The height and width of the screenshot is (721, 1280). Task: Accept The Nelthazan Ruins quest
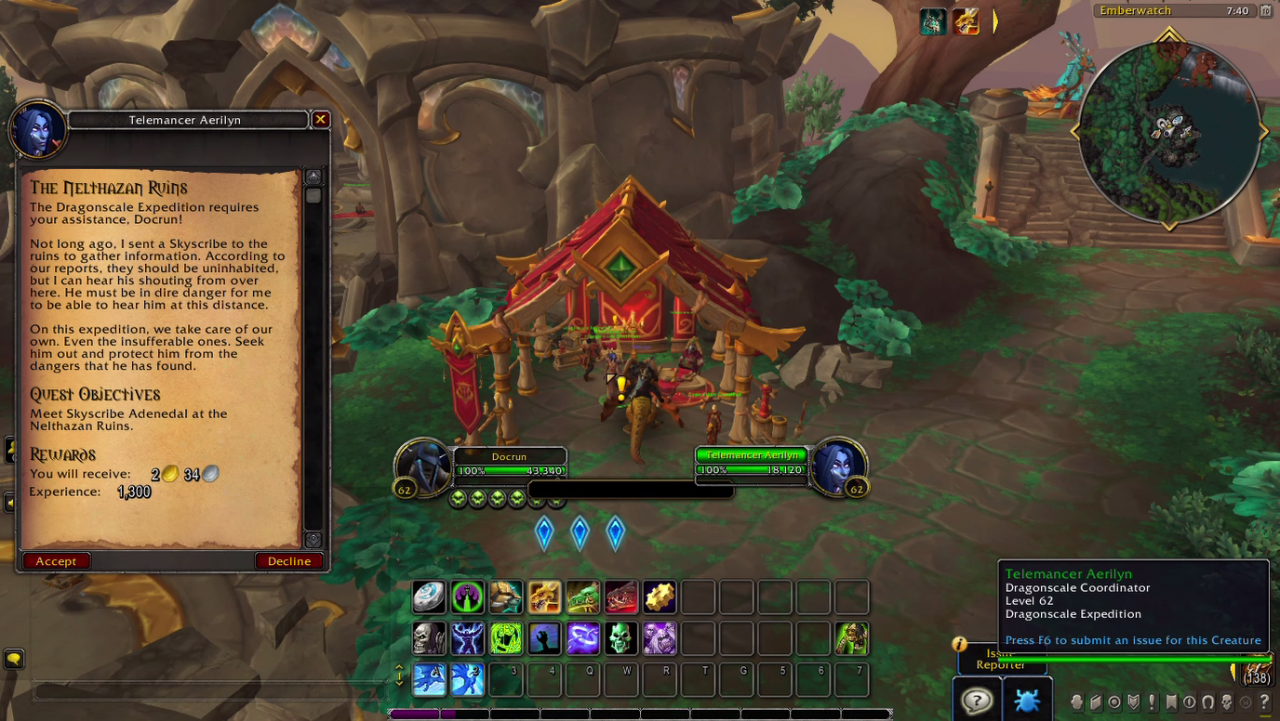point(56,561)
